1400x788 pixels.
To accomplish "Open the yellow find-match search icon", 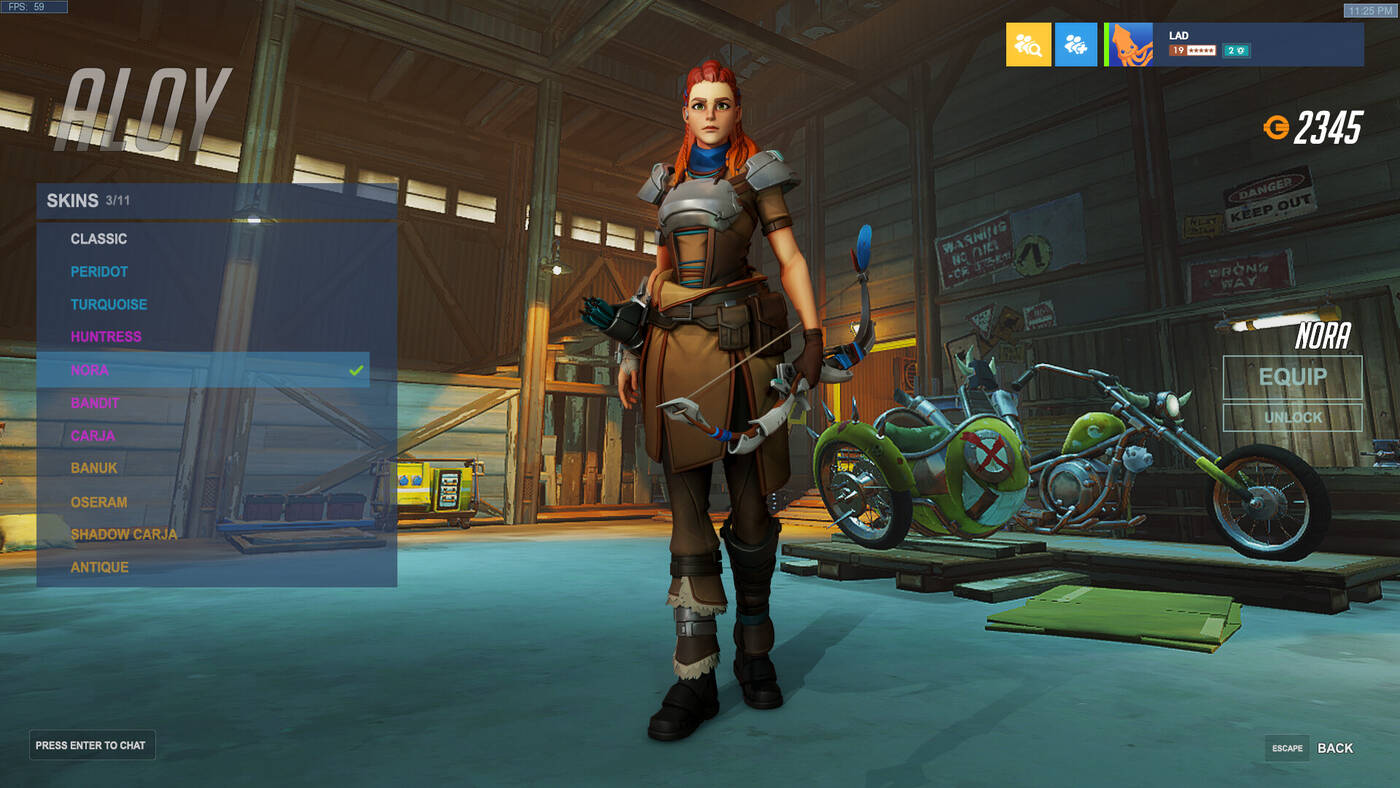I will point(1026,44).
